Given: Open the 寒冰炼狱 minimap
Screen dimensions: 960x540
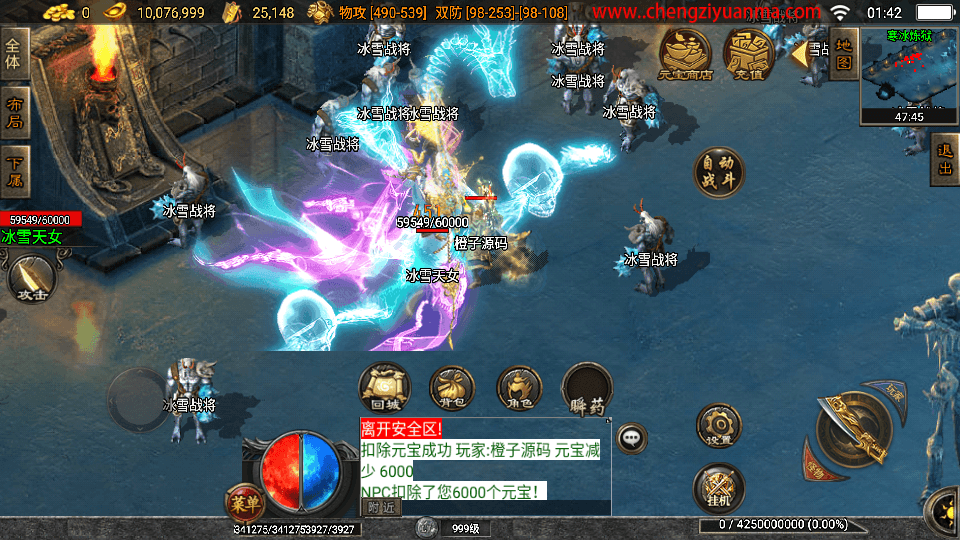Looking at the screenshot, I should [x=908, y=74].
